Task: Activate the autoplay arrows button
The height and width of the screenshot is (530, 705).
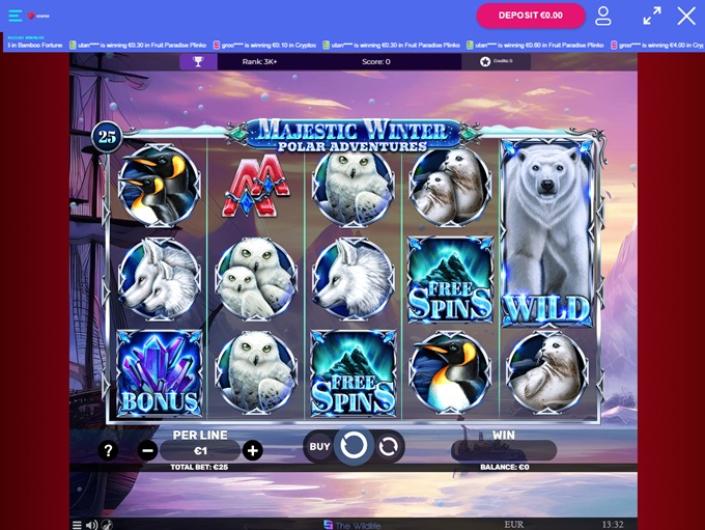Action: tap(389, 446)
